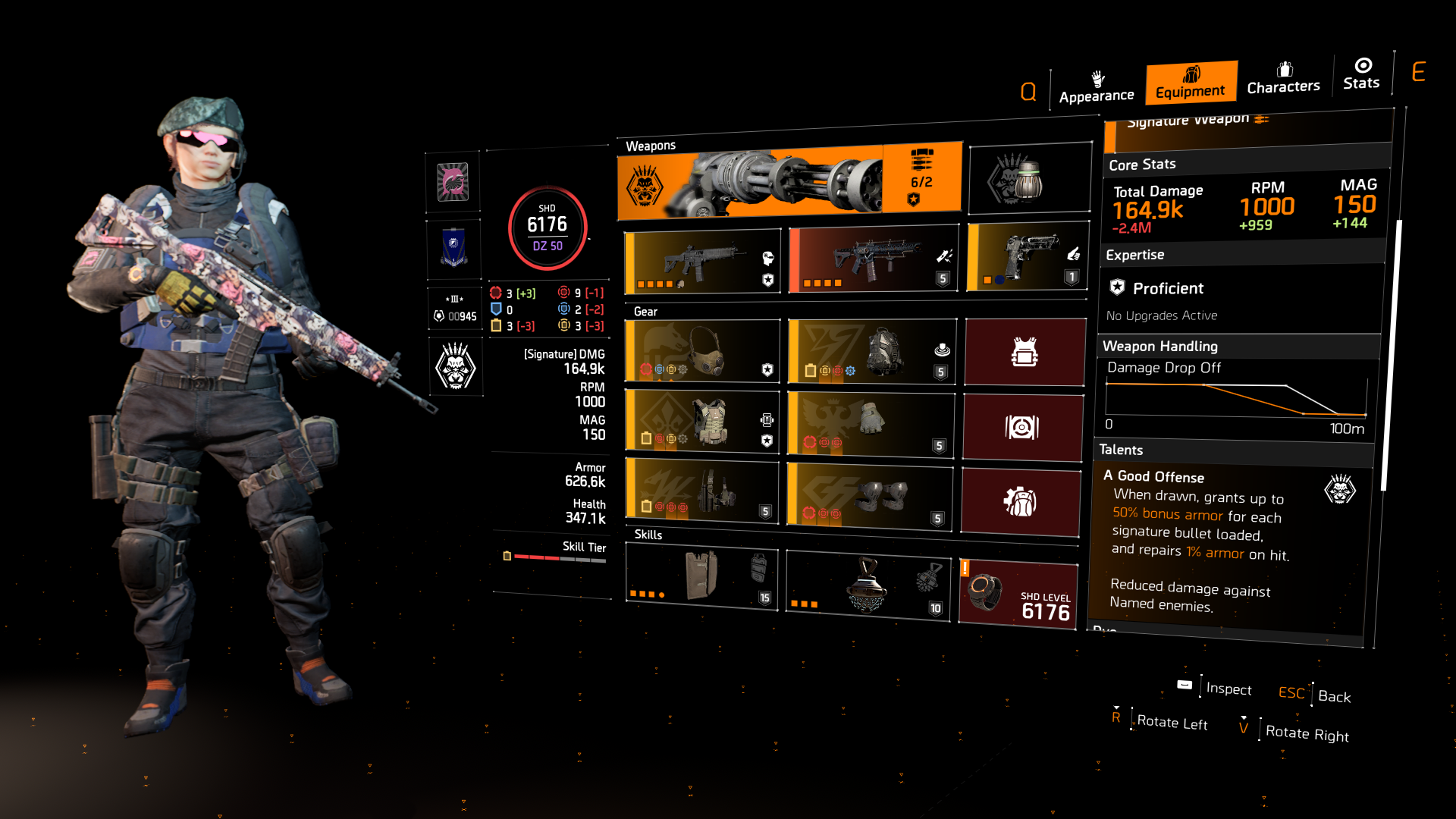Screen dimensions: 1456x819
Task: Select the chest armor gear slot
Action: point(701,420)
